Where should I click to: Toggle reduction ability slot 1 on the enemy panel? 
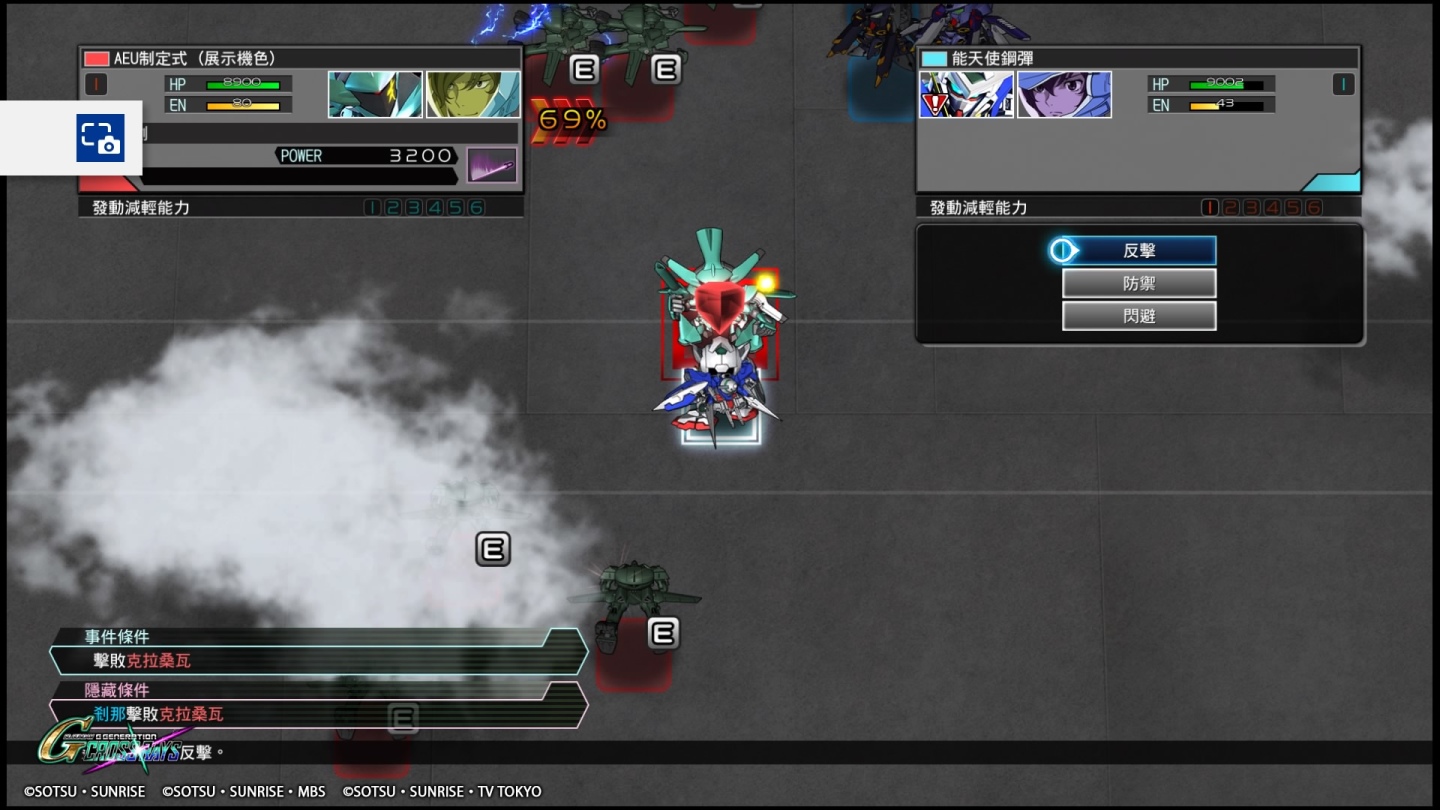click(x=1208, y=207)
